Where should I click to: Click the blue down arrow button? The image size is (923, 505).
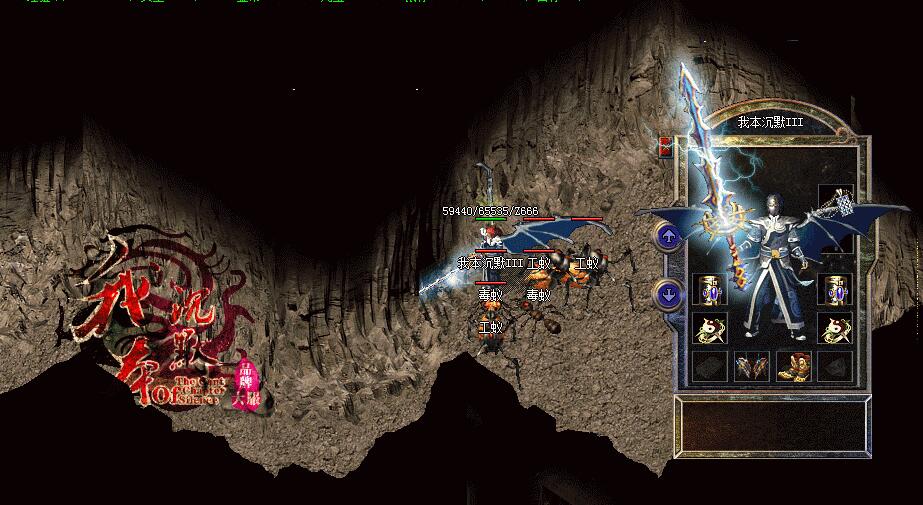click(668, 294)
